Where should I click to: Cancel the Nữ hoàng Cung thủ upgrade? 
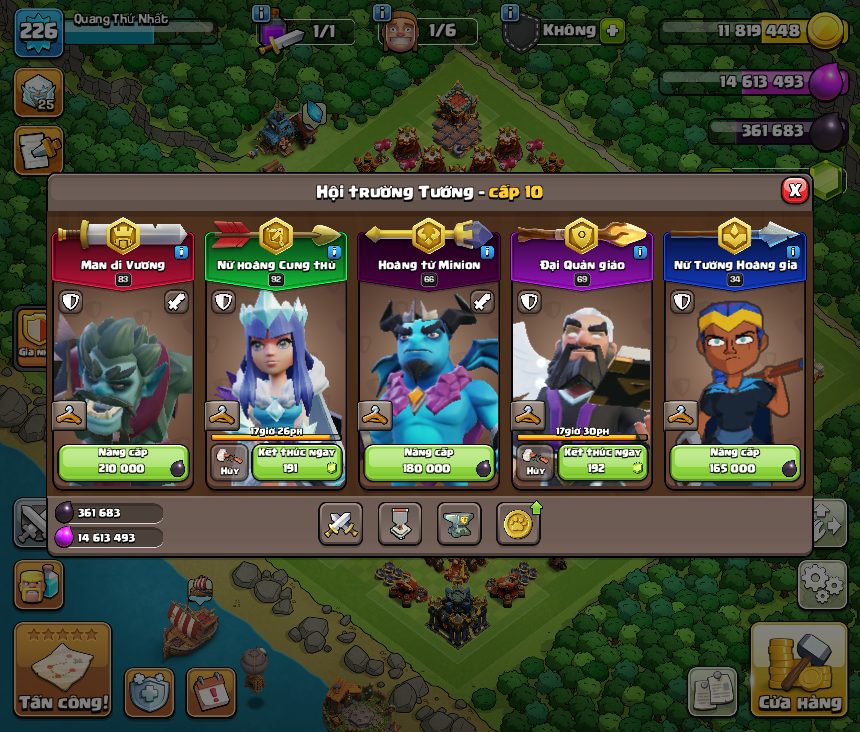pos(229,462)
